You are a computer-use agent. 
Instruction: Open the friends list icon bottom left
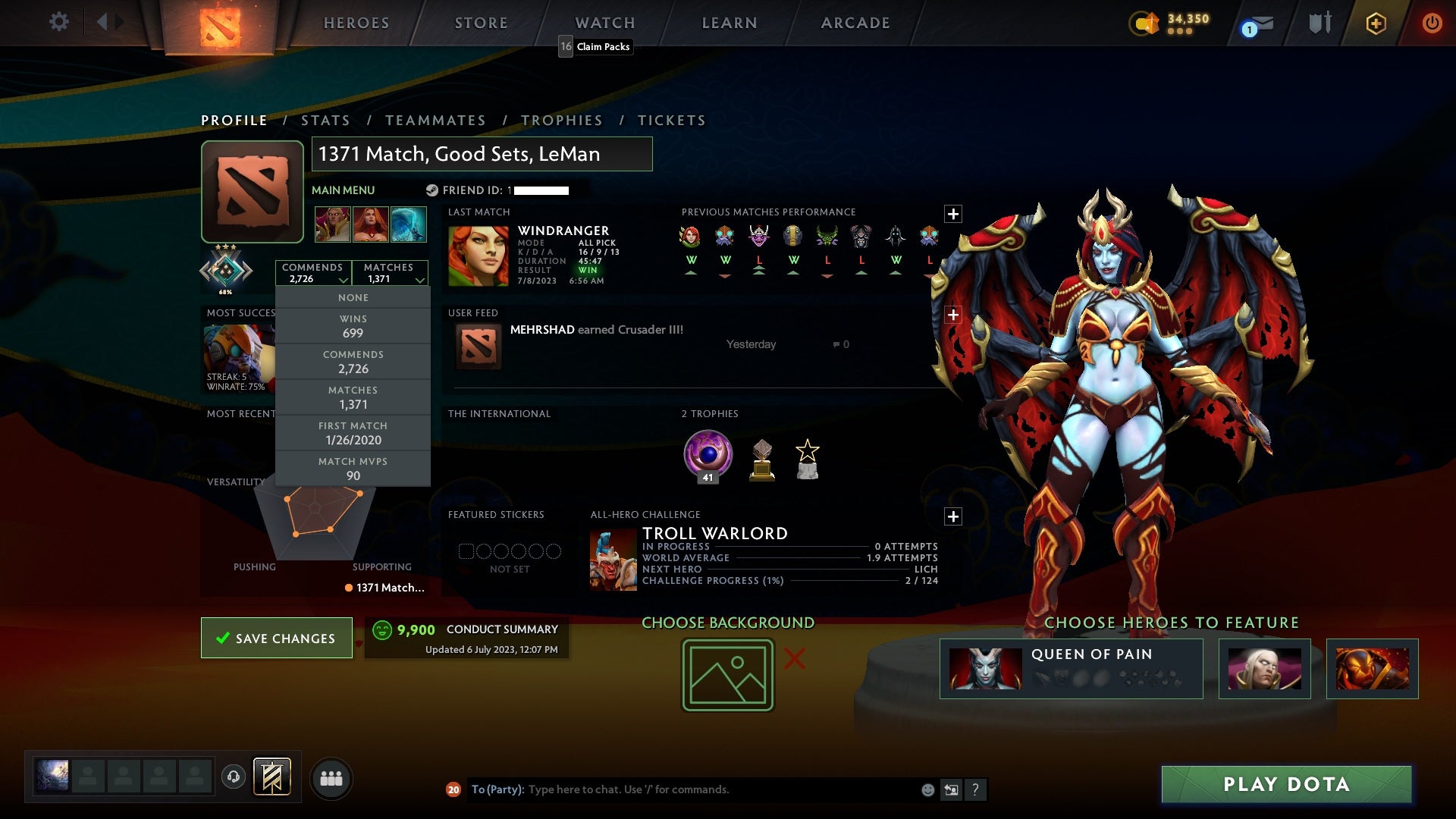(x=331, y=778)
